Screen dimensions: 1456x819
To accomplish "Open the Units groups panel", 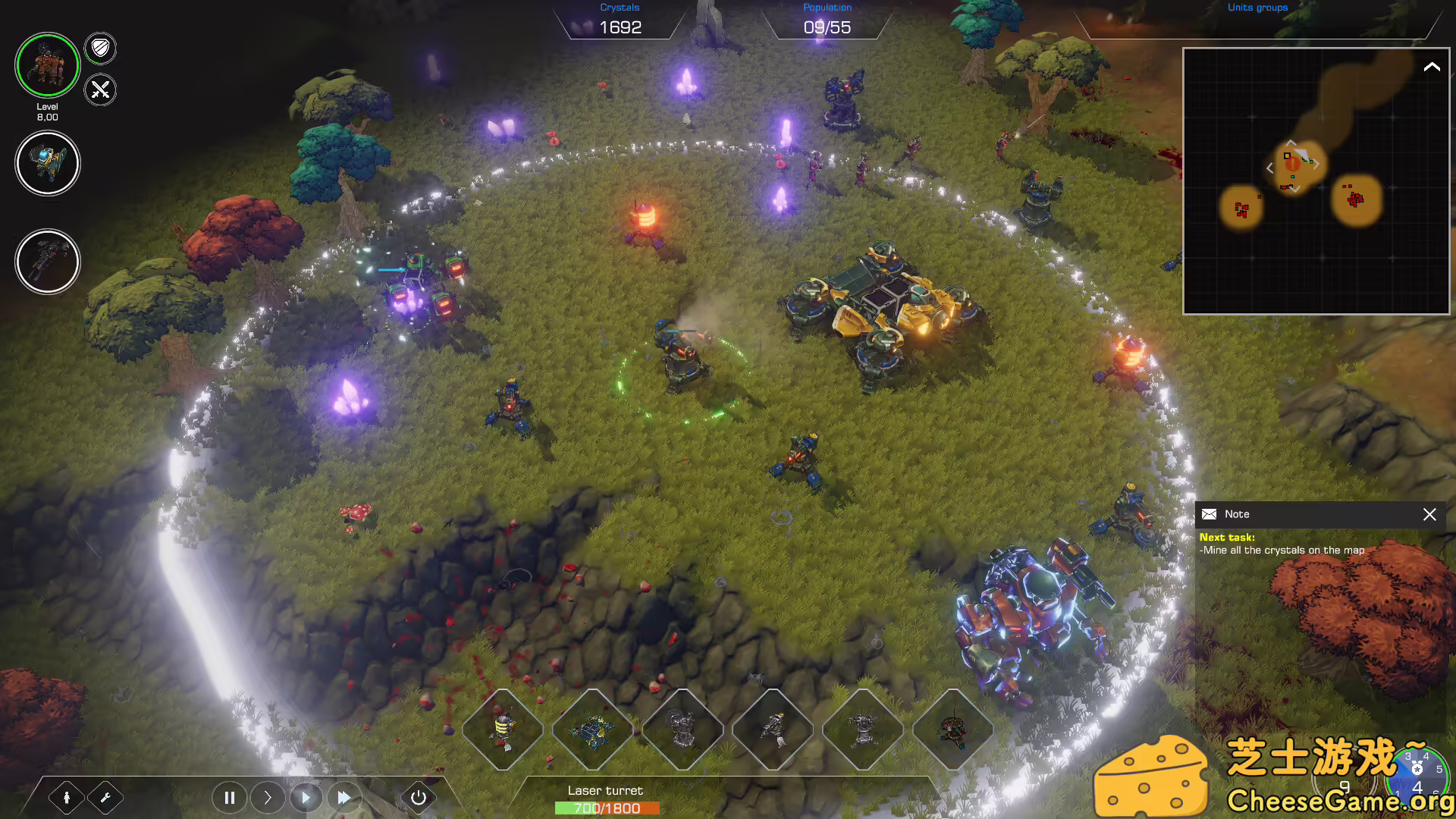I will coord(1257,8).
